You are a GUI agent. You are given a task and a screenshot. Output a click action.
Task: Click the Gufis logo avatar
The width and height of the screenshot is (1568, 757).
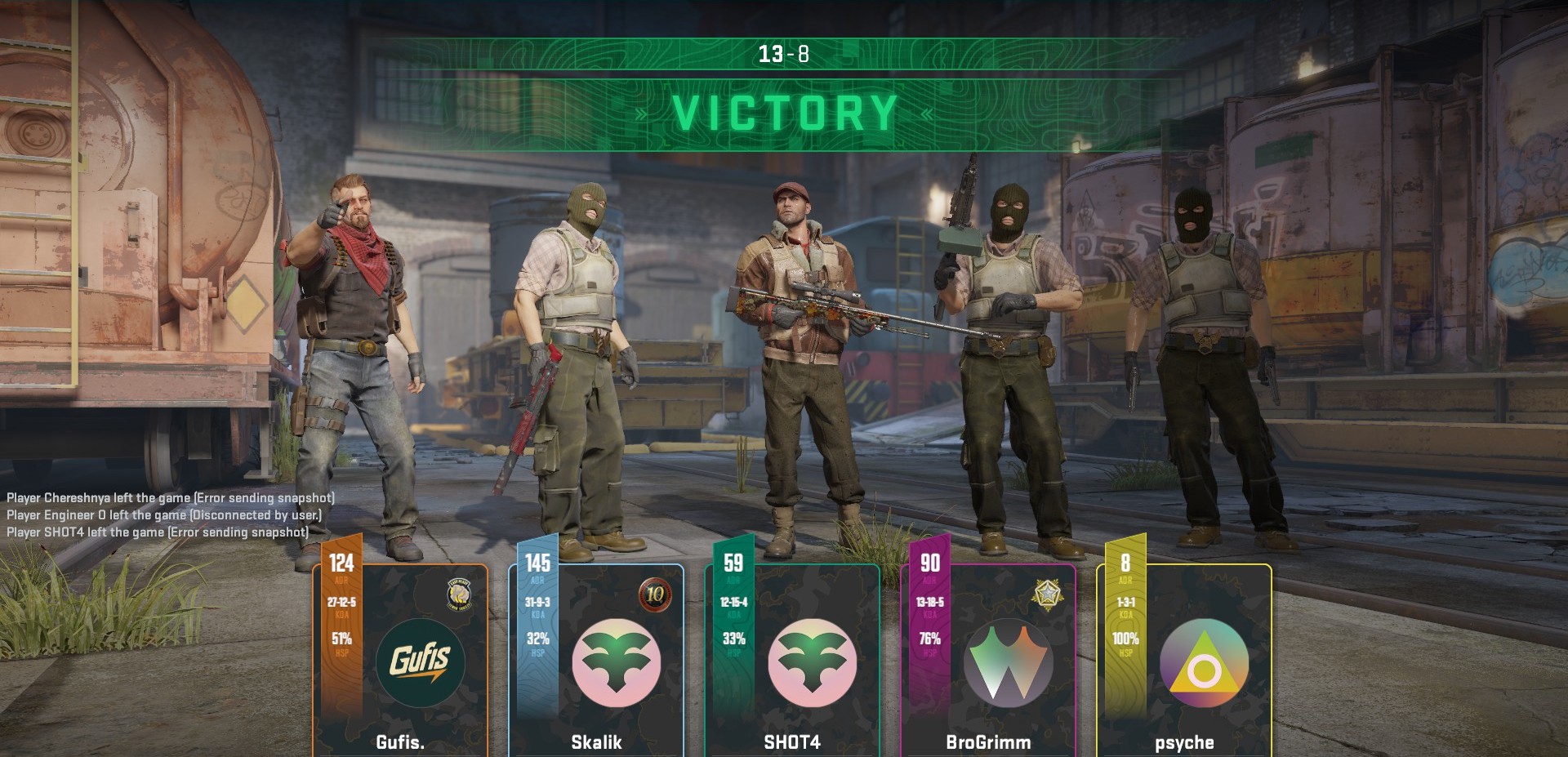(x=420, y=661)
